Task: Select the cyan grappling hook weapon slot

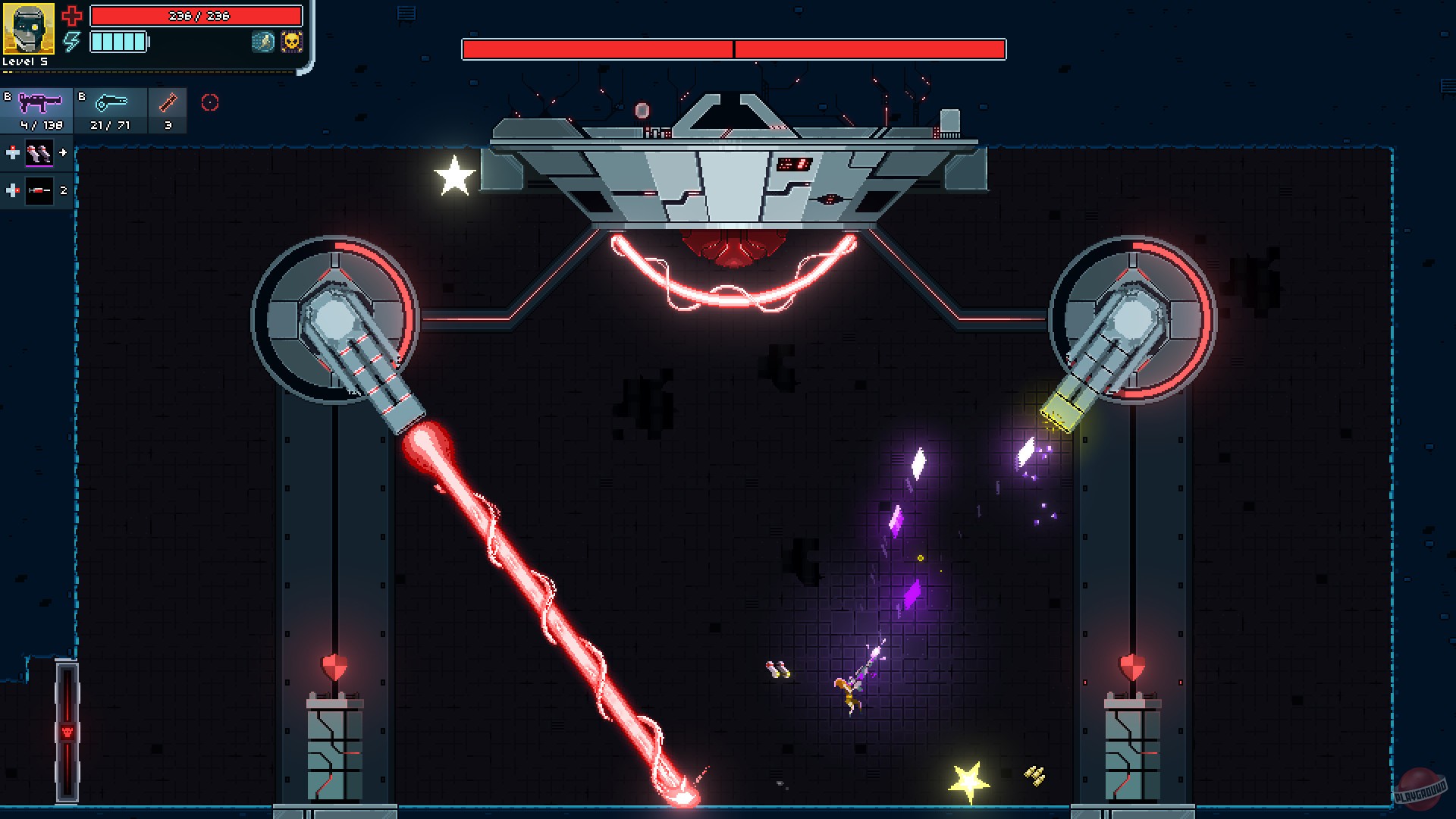Action: click(110, 108)
